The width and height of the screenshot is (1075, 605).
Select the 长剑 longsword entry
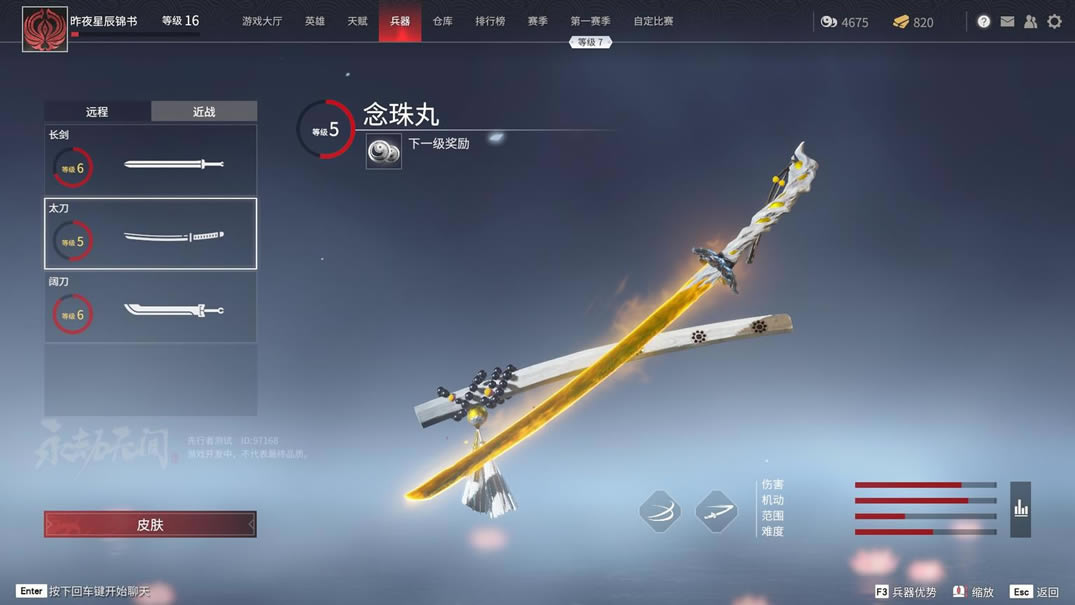point(150,161)
